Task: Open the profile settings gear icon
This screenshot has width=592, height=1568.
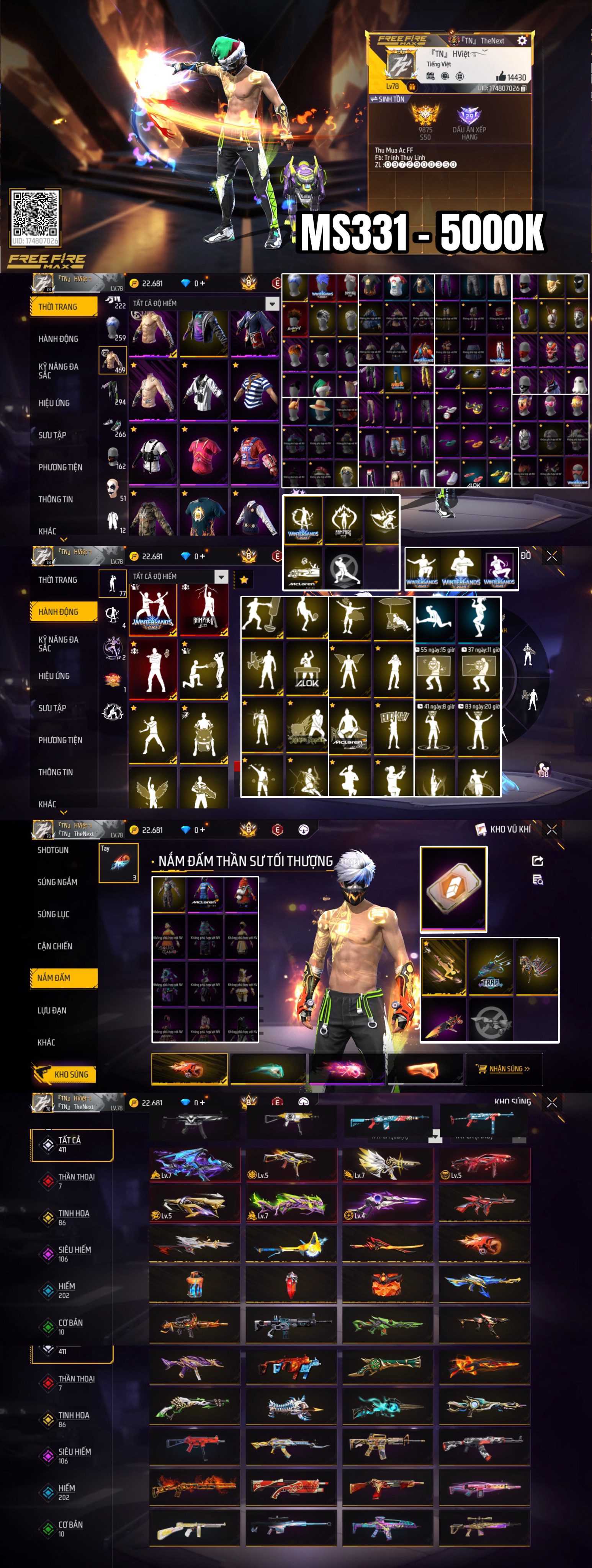Action: (522, 40)
